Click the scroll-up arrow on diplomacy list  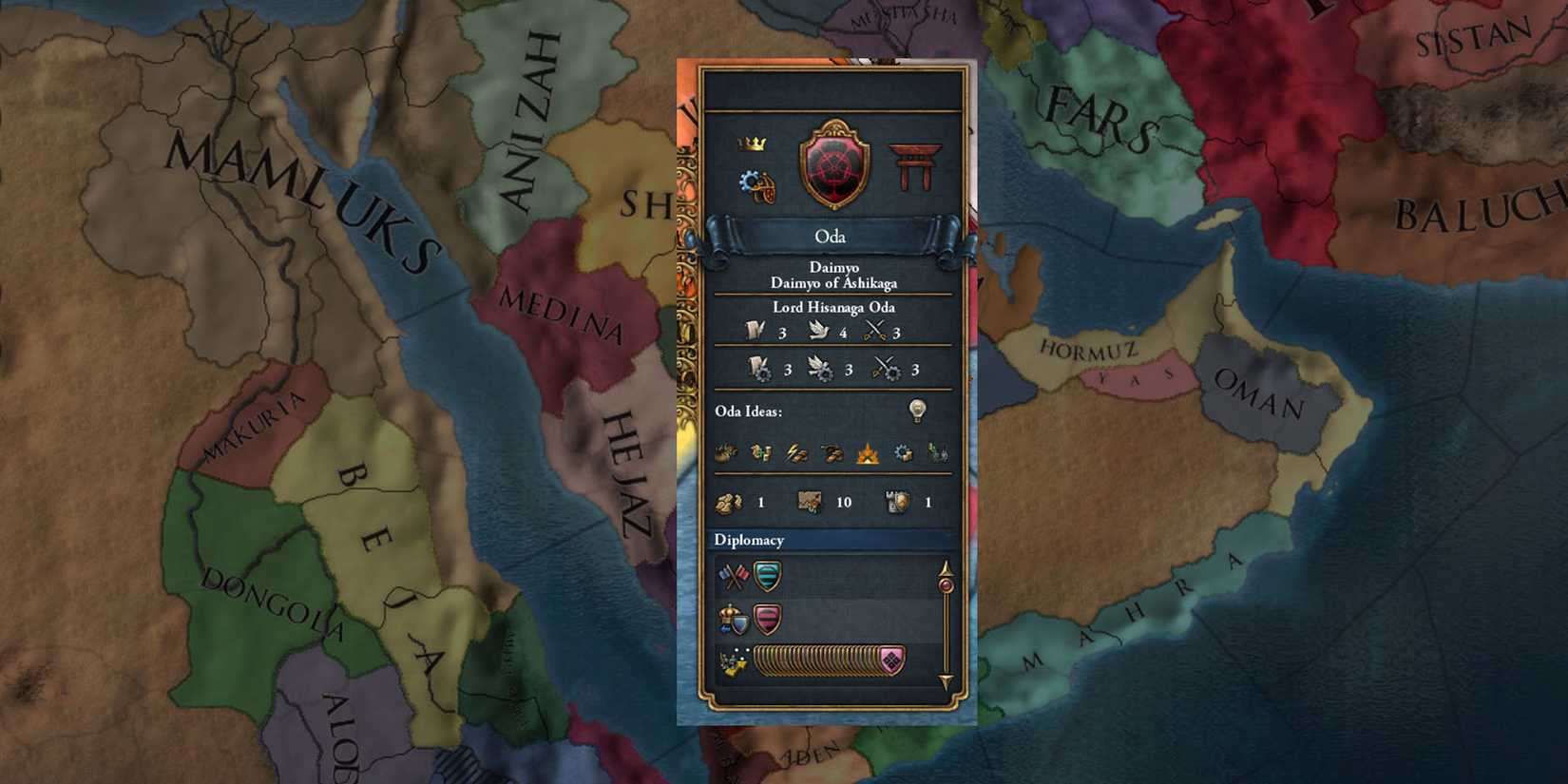coord(945,568)
